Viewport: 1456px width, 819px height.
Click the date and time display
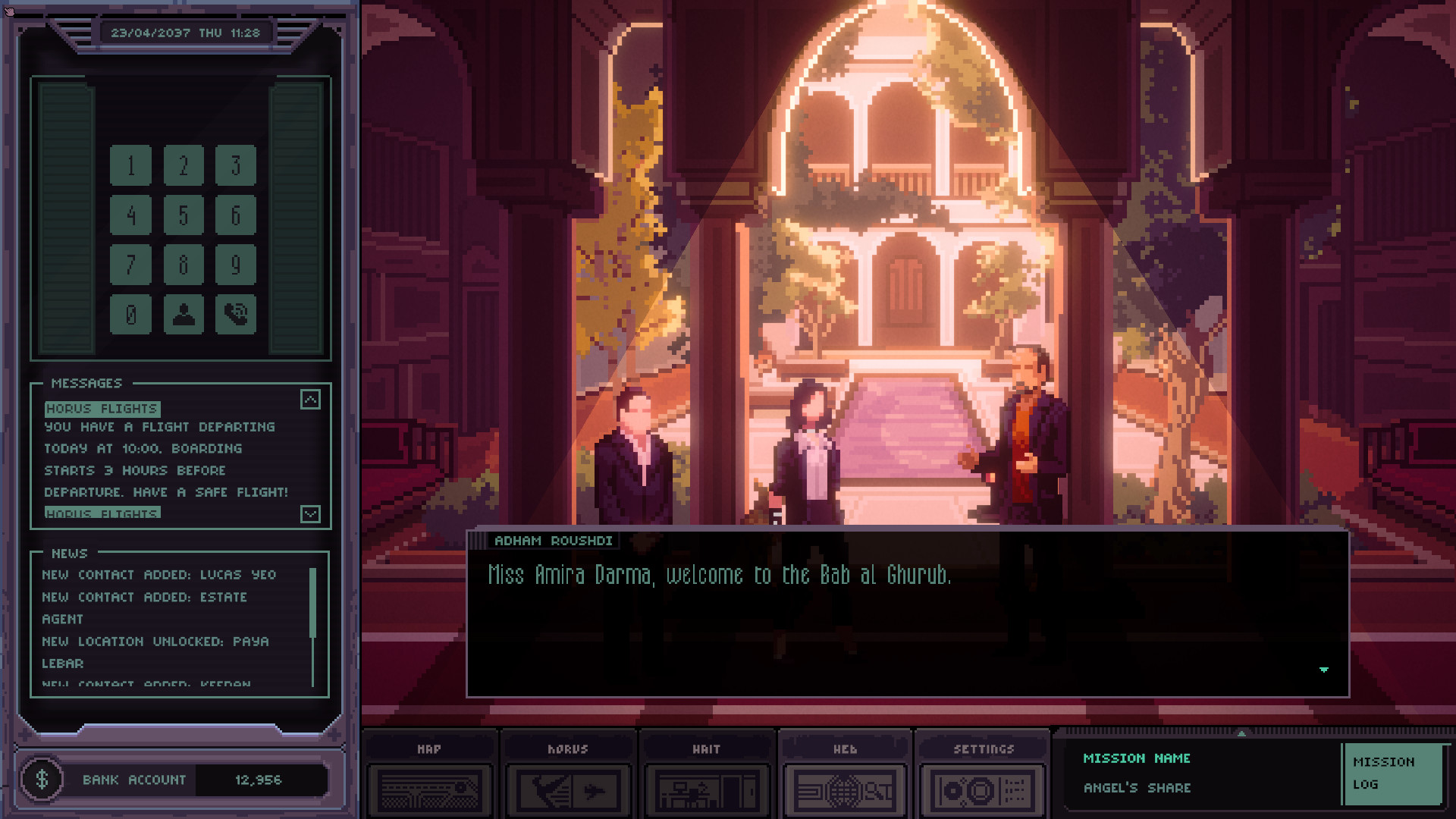(188, 32)
